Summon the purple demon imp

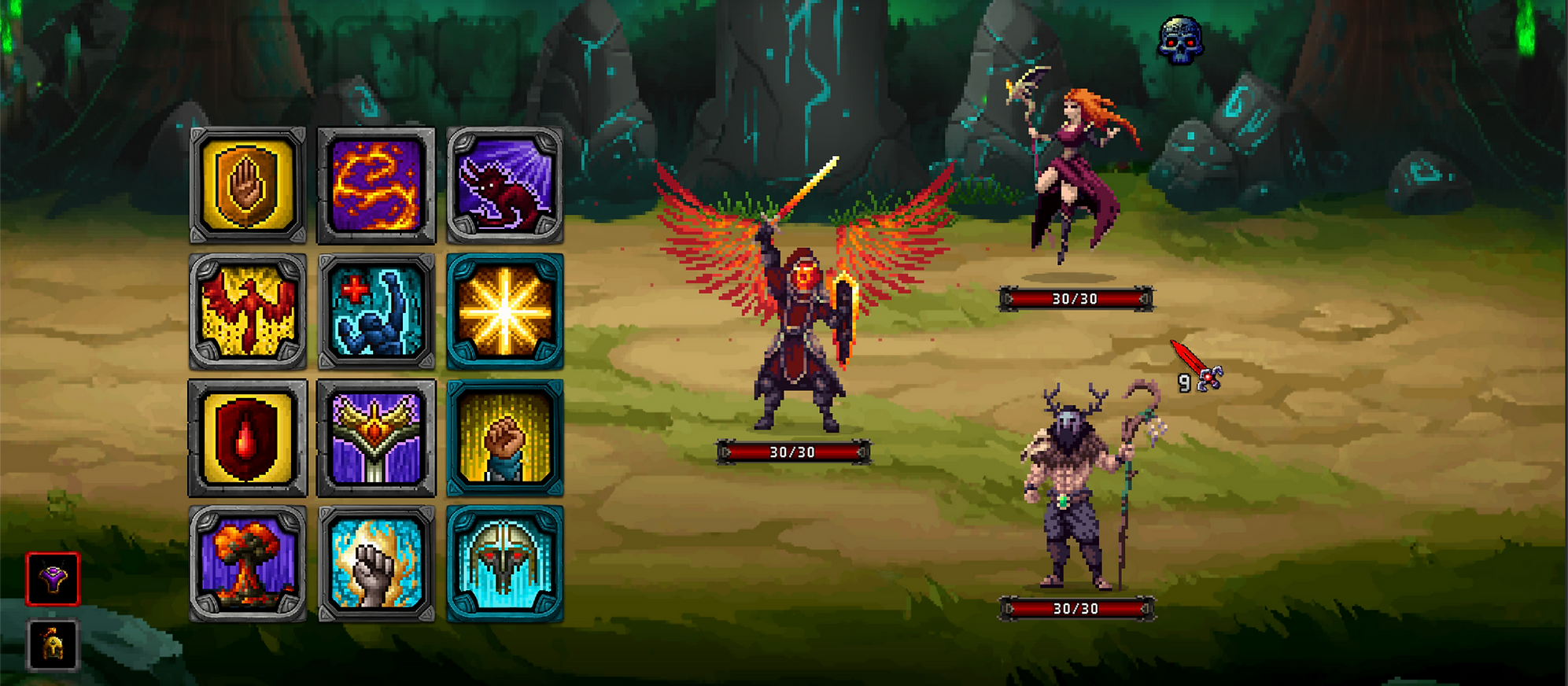pos(507,183)
